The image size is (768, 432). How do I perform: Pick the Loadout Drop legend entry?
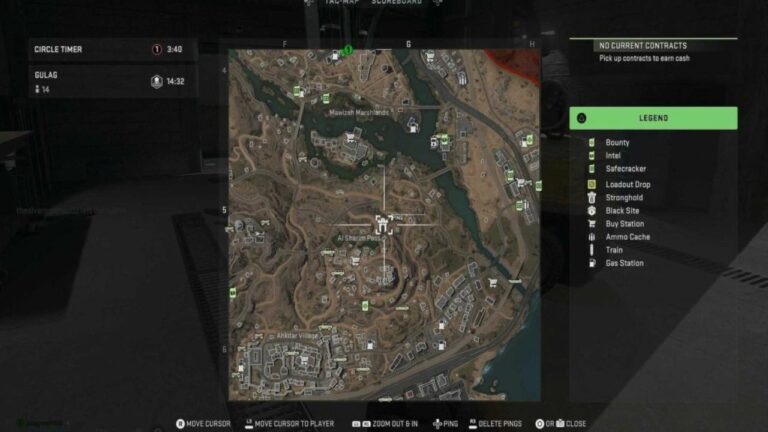(x=627, y=184)
